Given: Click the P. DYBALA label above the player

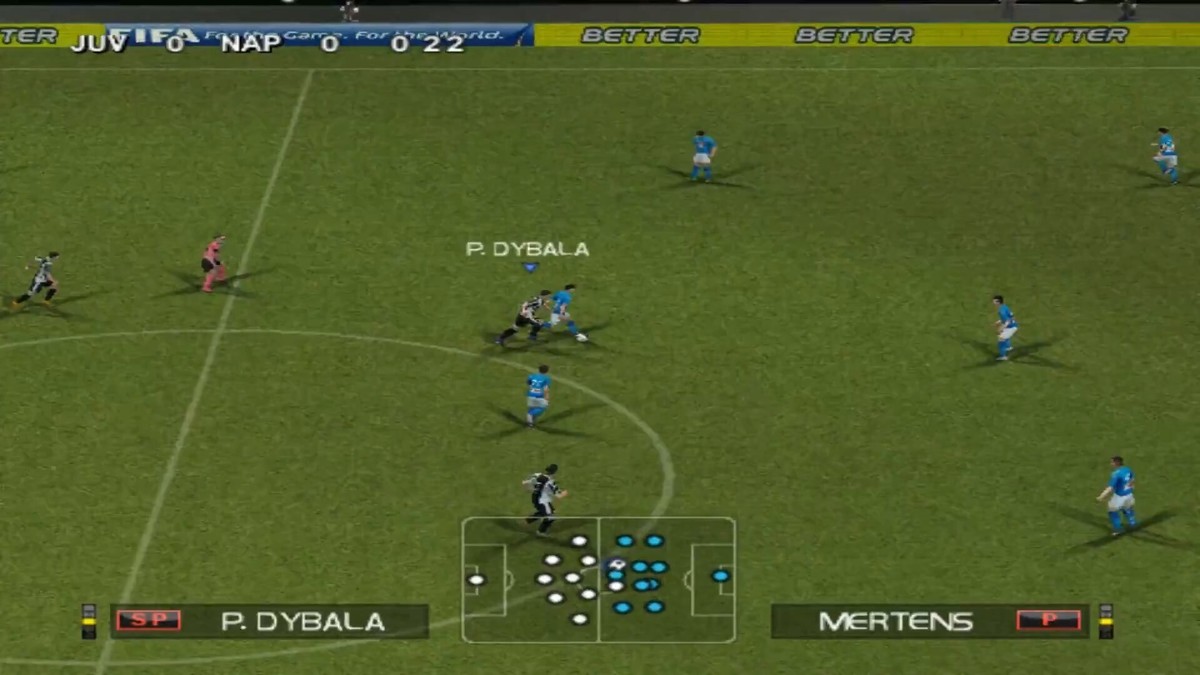Looking at the screenshot, I should click(527, 249).
